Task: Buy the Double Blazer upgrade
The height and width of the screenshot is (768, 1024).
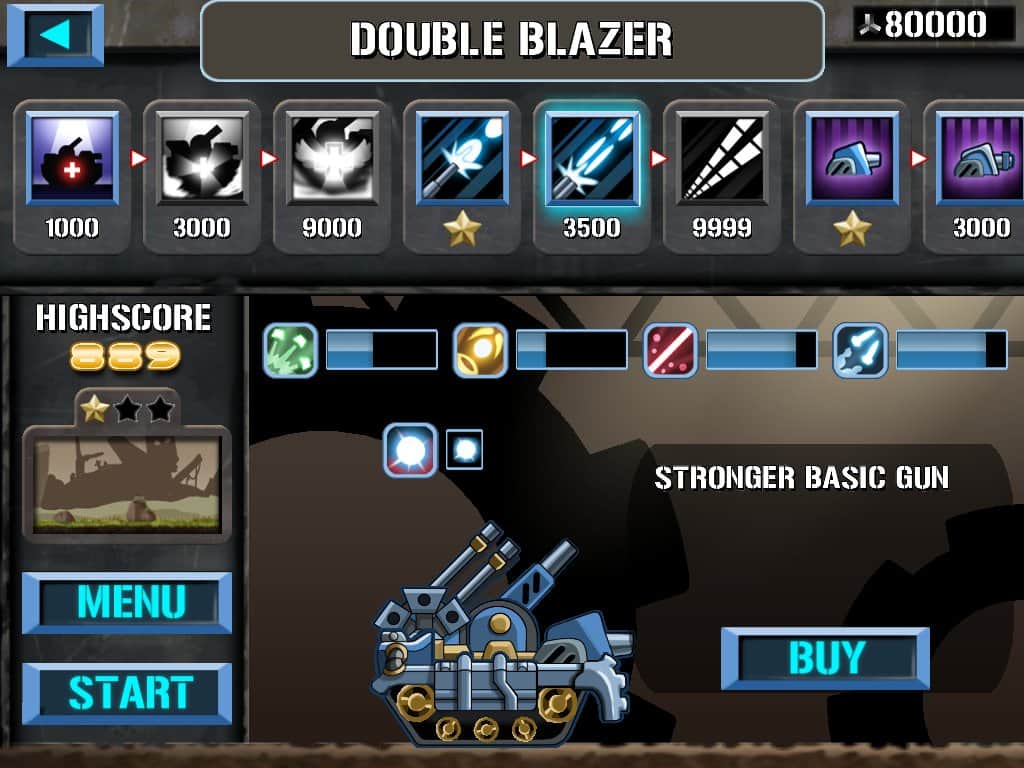Action: click(x=825, y=658)
